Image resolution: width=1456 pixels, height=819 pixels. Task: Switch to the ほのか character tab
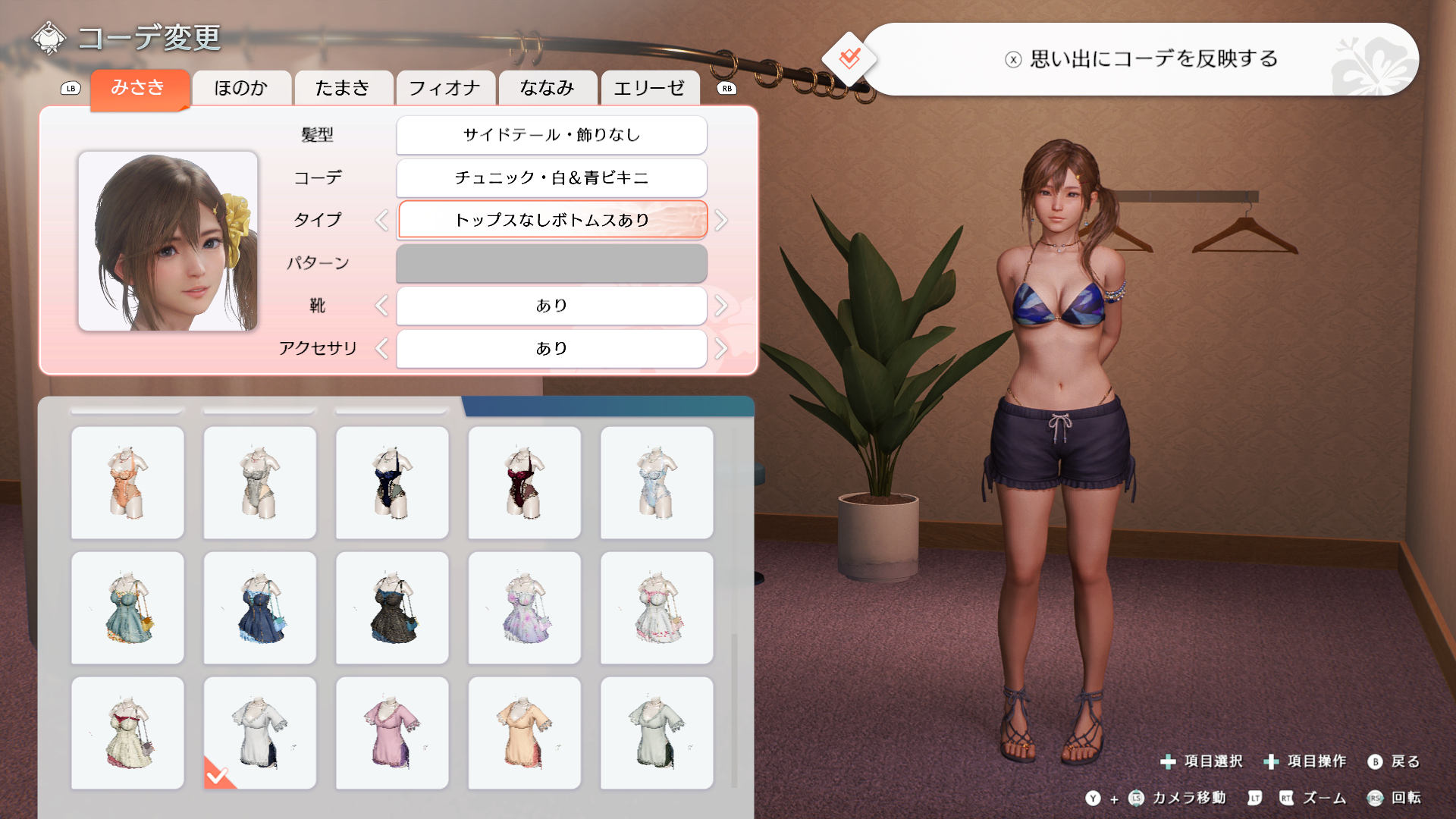point(241,88)
